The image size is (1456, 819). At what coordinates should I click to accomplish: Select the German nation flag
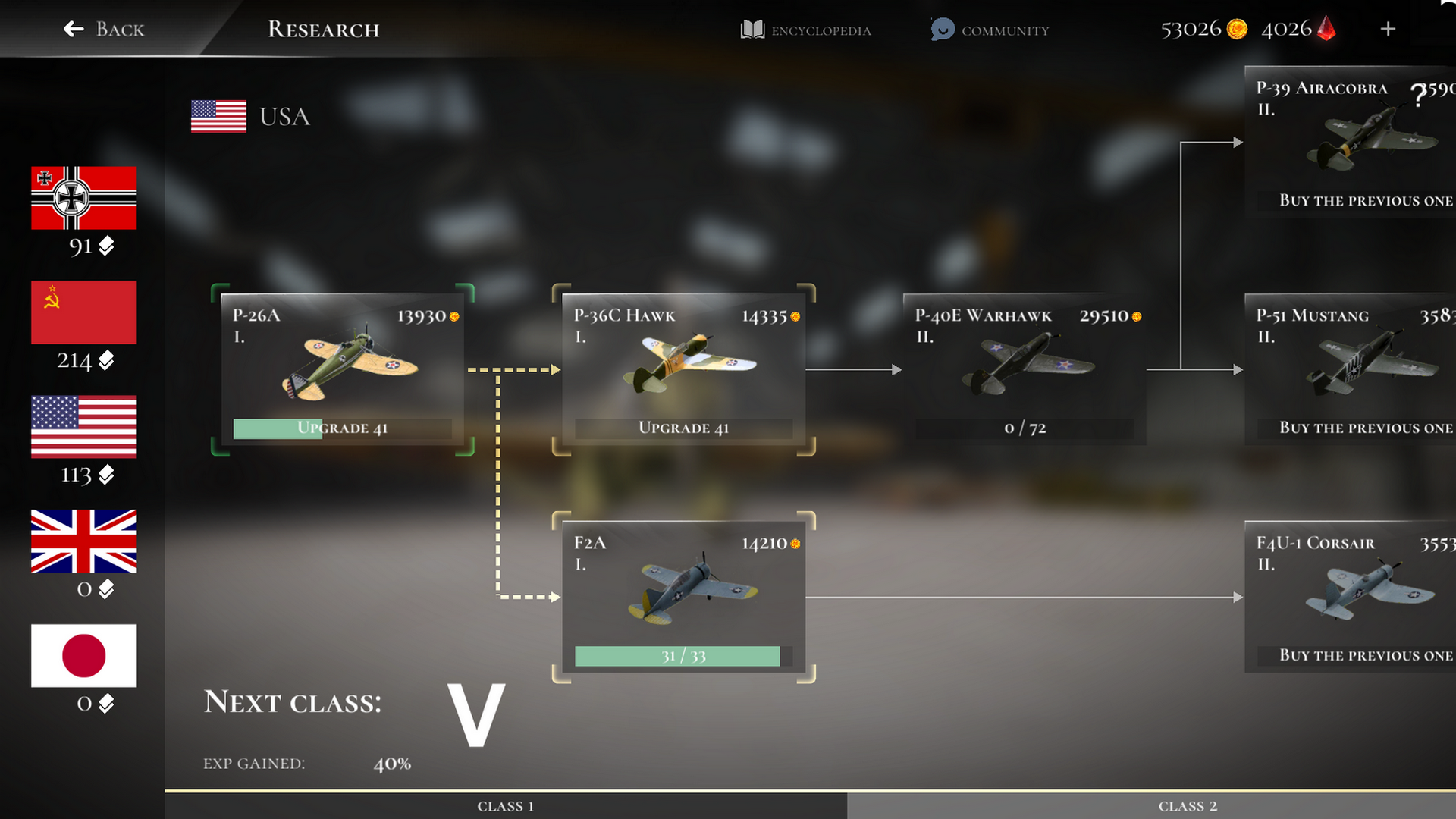click(83, 198)
